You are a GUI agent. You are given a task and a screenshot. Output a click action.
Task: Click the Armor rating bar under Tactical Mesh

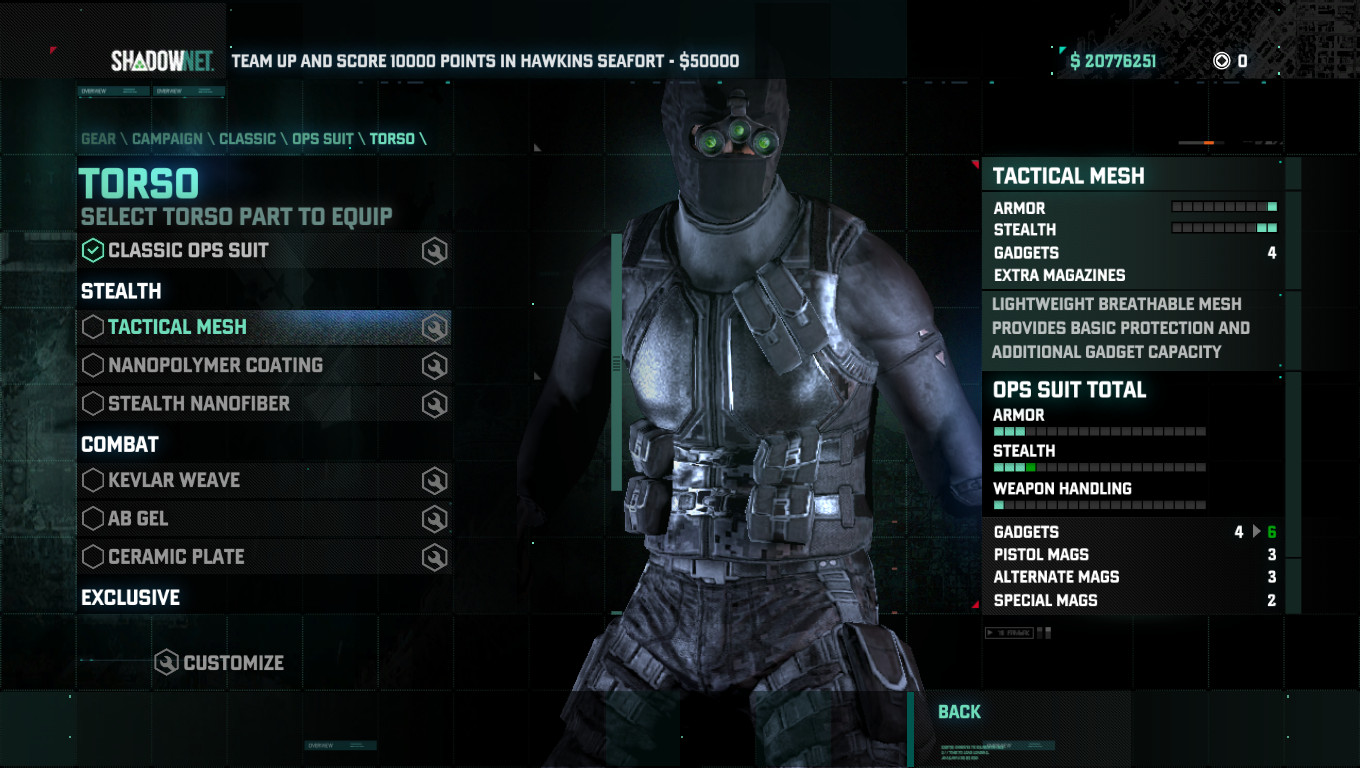(x=1226, y=207)
